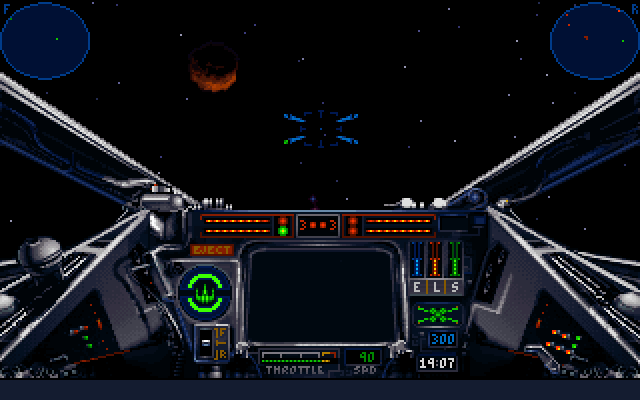640x400 pixels.
Task: Click the center torpedo counter panel
Action: [319, 224]
